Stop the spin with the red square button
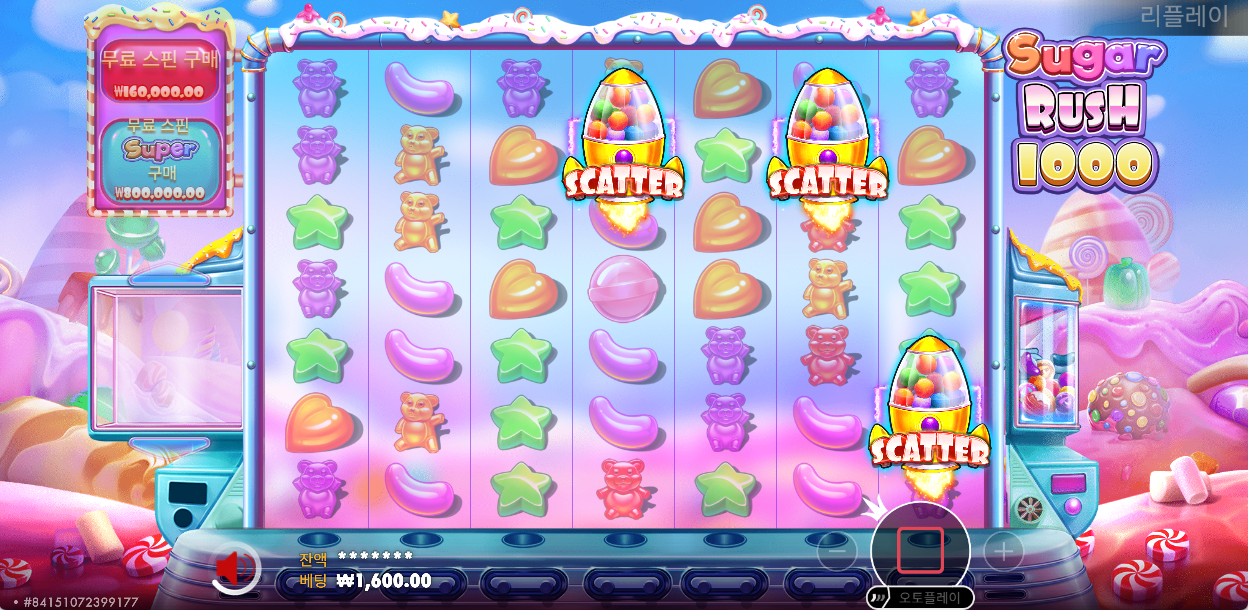The image size is (1248, 610). pyautogui.click(x=920, y=550)
